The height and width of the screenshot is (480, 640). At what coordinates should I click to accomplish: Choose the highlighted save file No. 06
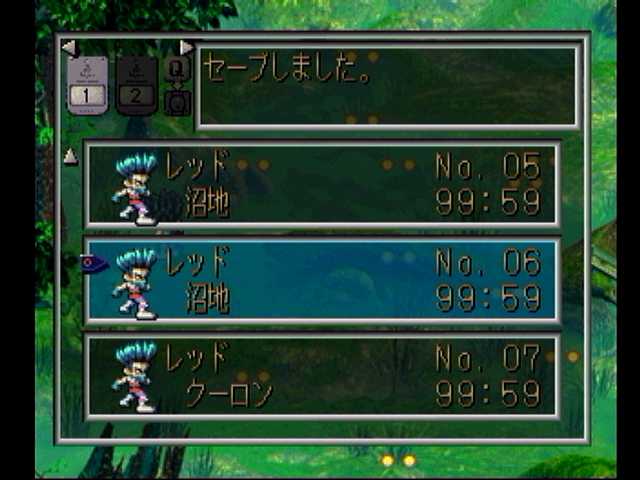[322, 281]
